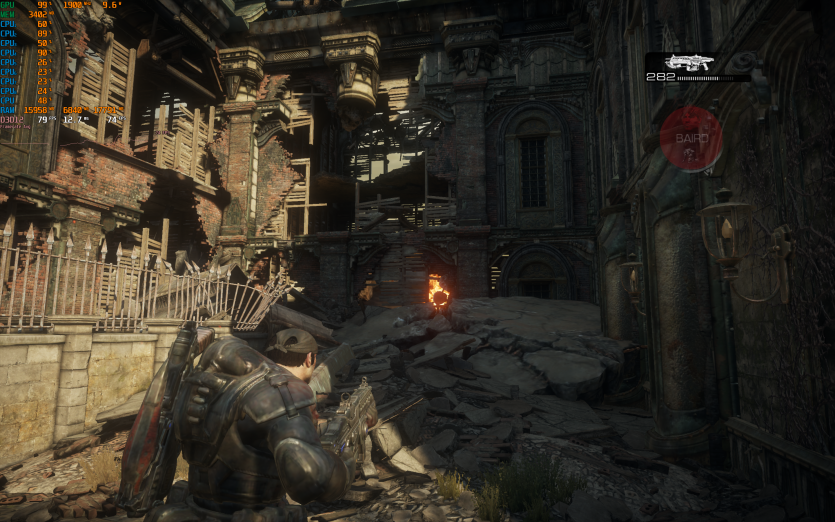The height and width of the screenshot is (522, 835).
Task: Click the red BAIRD squadmate marker
Action: [x=691, y=138]
